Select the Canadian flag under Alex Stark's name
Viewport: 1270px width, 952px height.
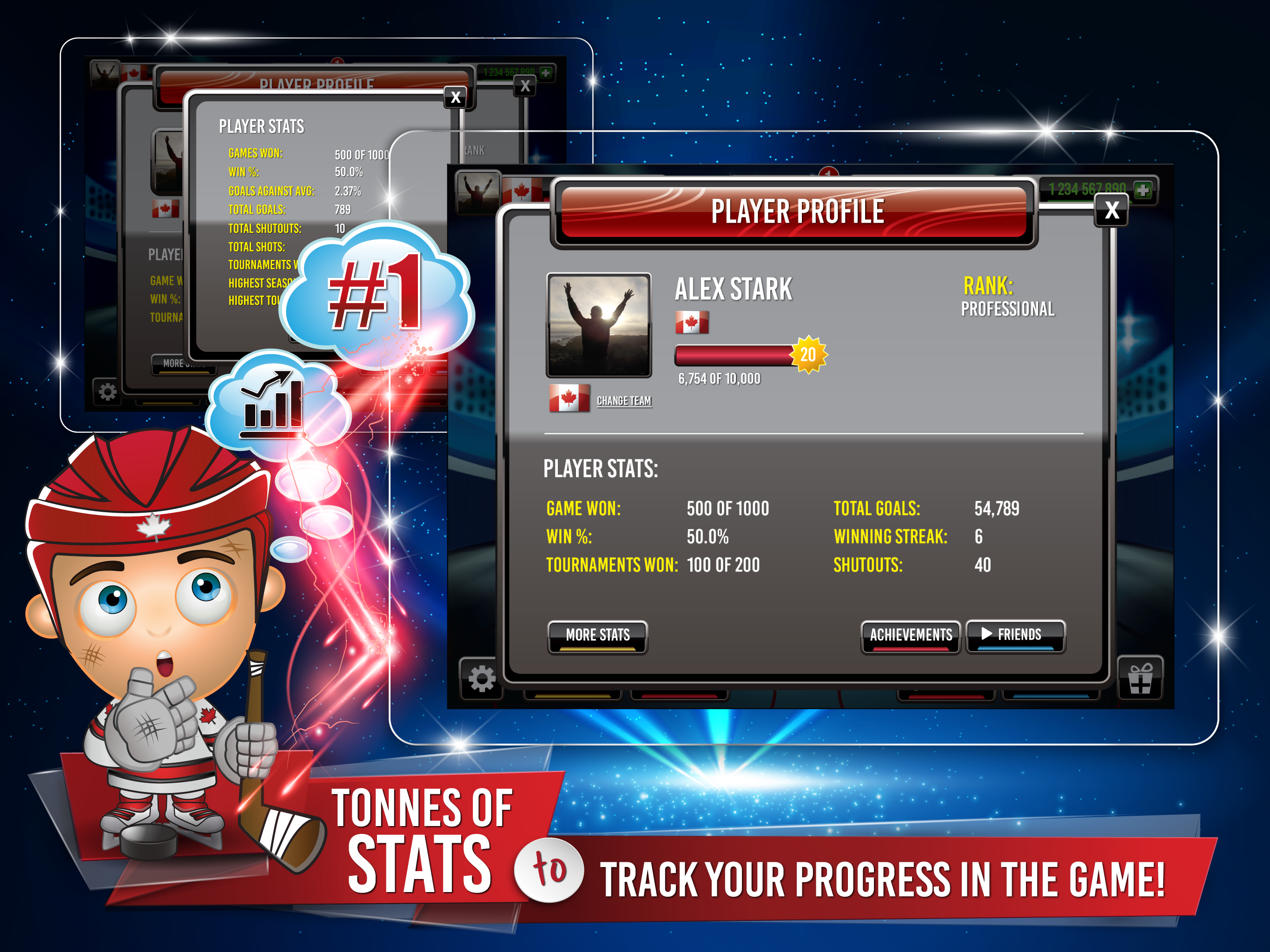(x=693, y=323)
